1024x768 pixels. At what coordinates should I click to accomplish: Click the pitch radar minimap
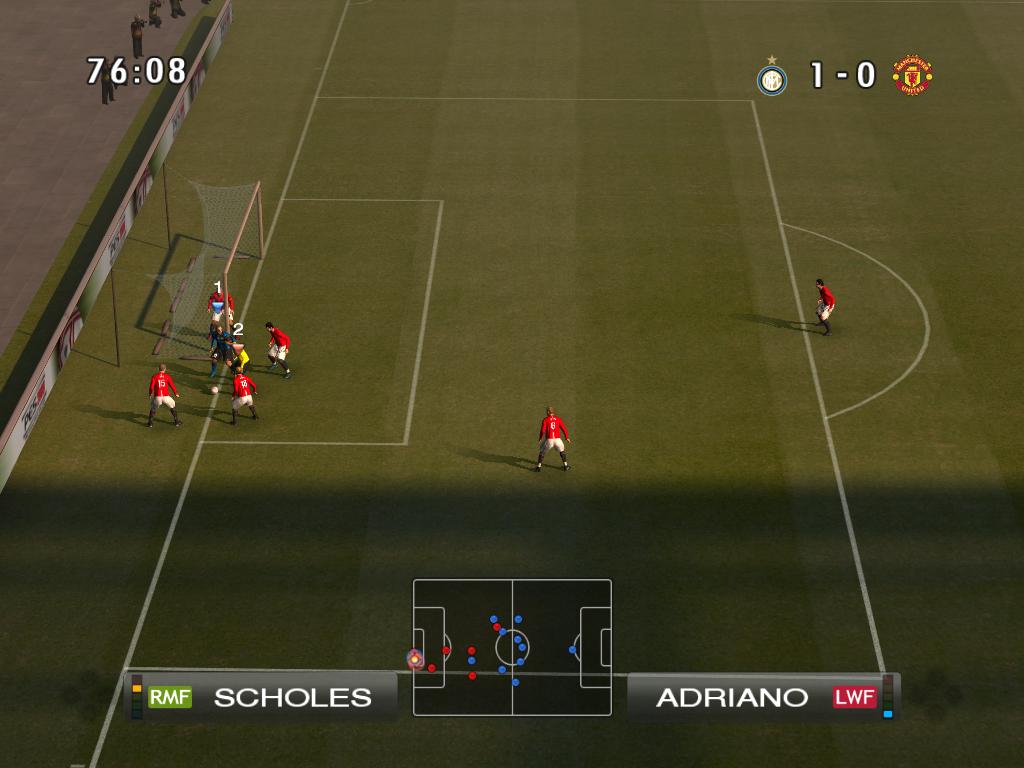coord(512,647)
